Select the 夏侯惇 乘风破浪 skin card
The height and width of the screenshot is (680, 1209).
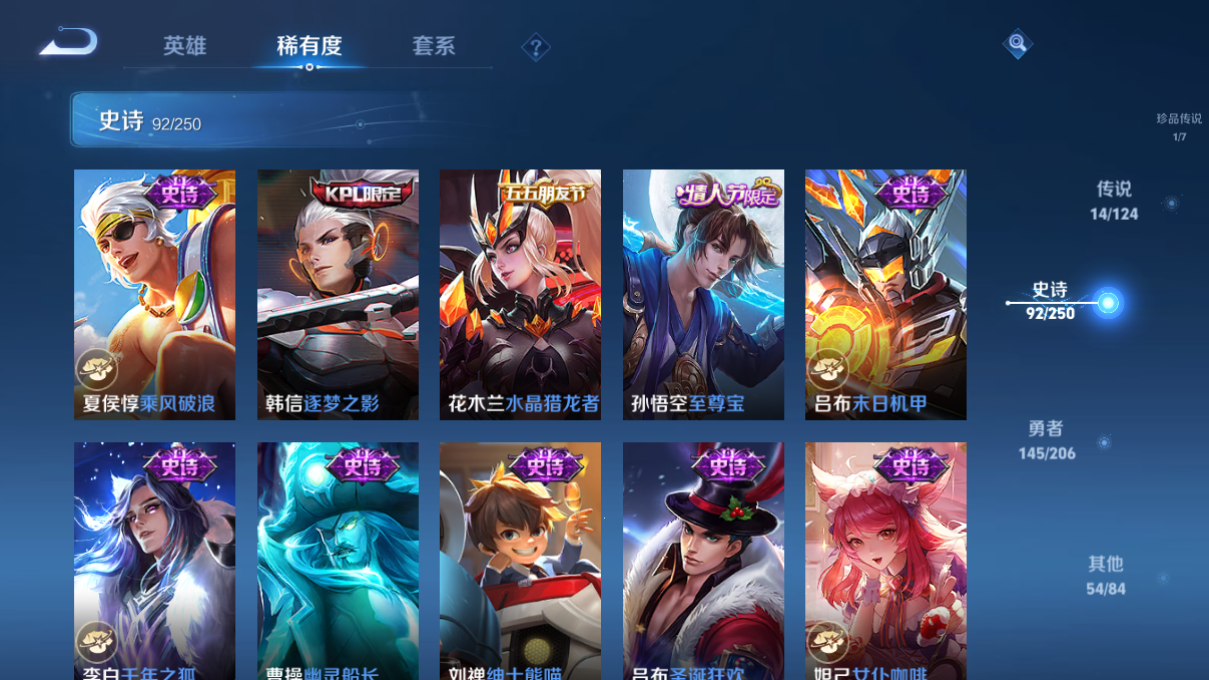point(155,294)
